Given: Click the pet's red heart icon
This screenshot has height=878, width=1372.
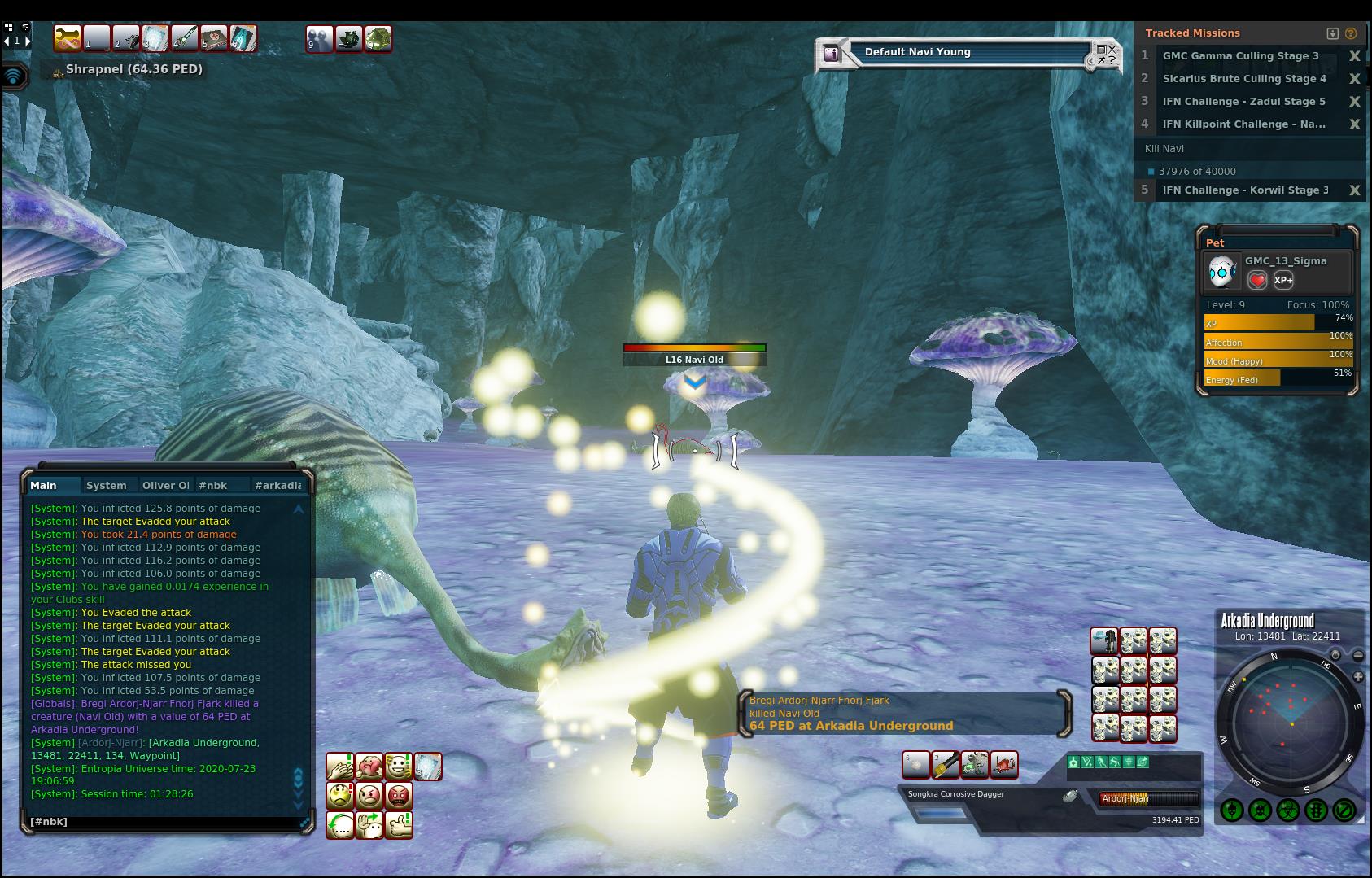Looking at the screenshot, I should 1257,280.
